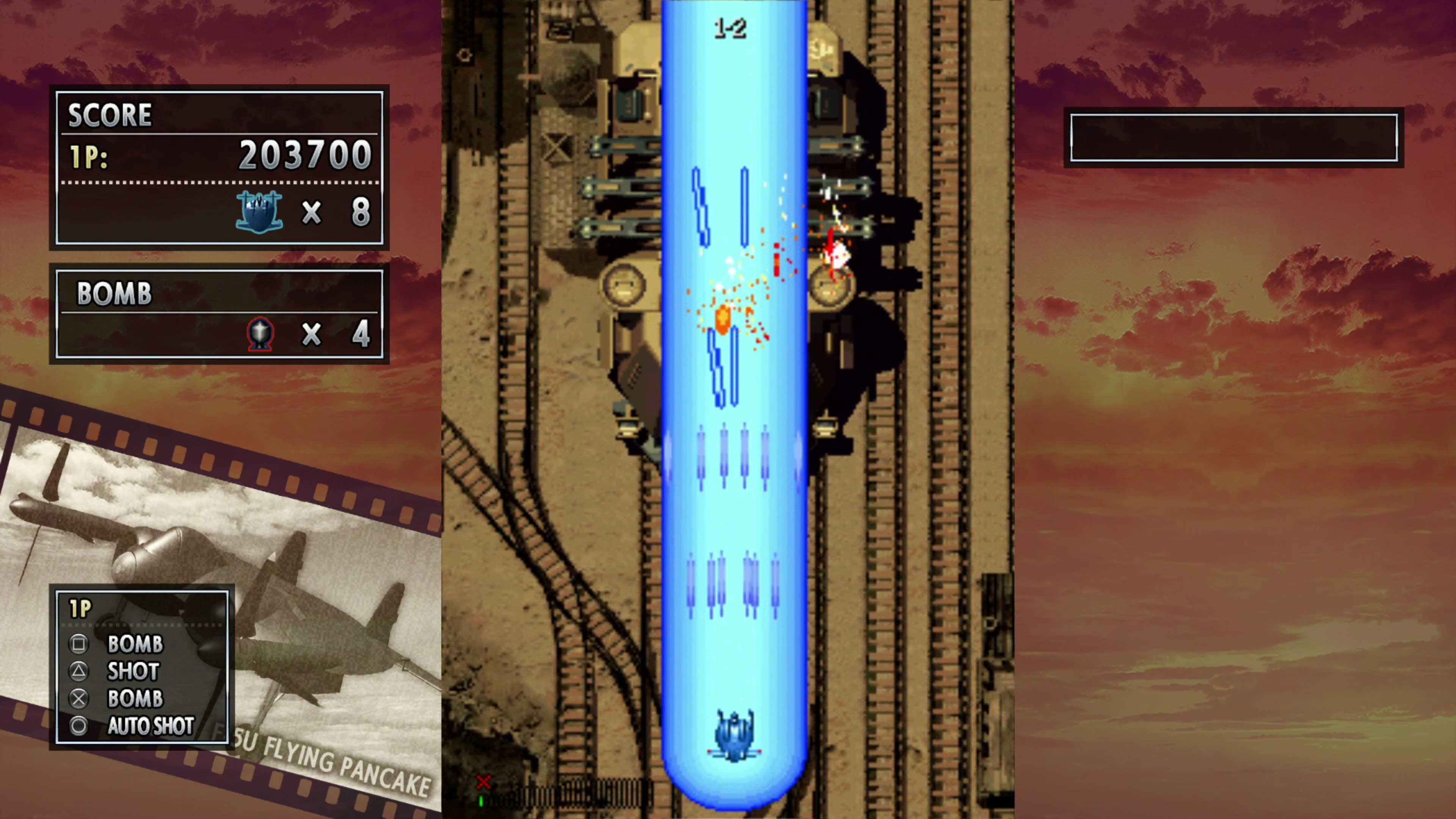Select the Square button Bomb icon
This screenshot has width=1456, height=819.
coord(79,644)
